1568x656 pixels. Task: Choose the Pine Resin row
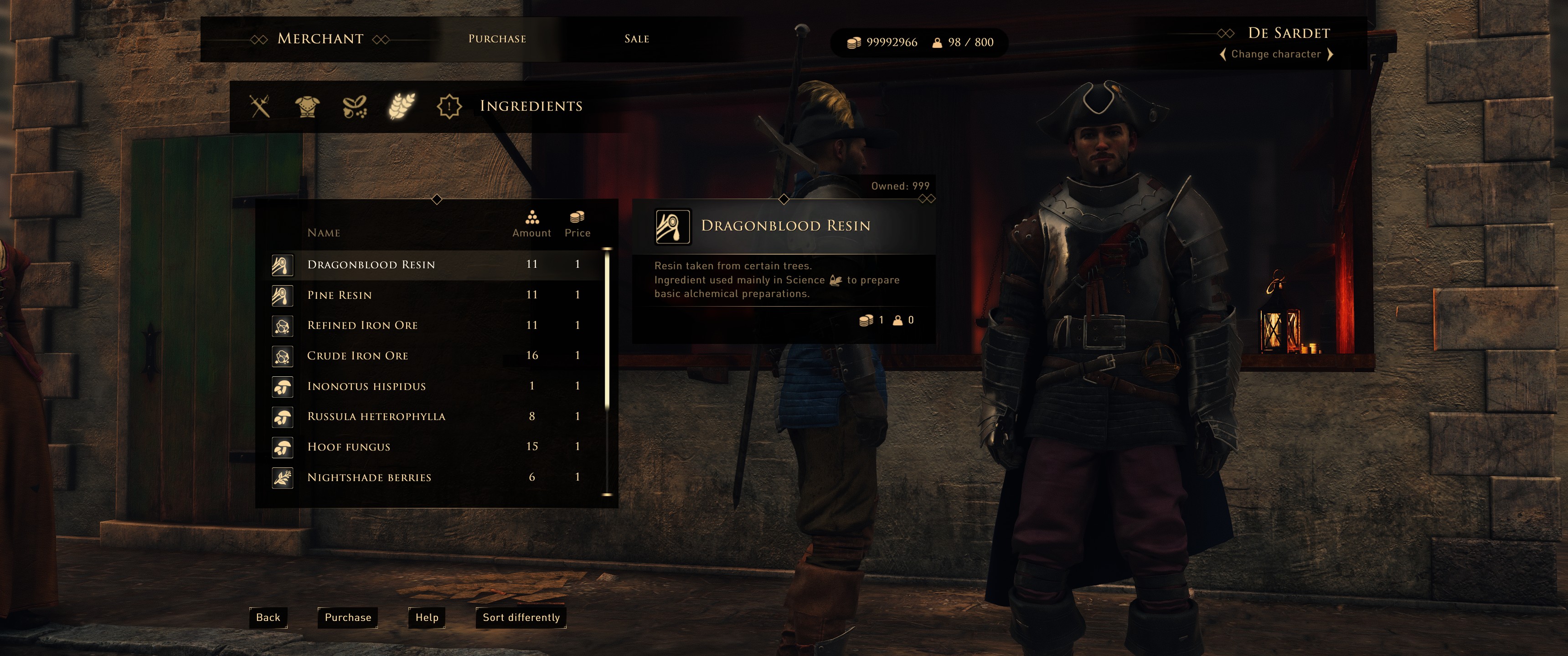pos(340,295)
